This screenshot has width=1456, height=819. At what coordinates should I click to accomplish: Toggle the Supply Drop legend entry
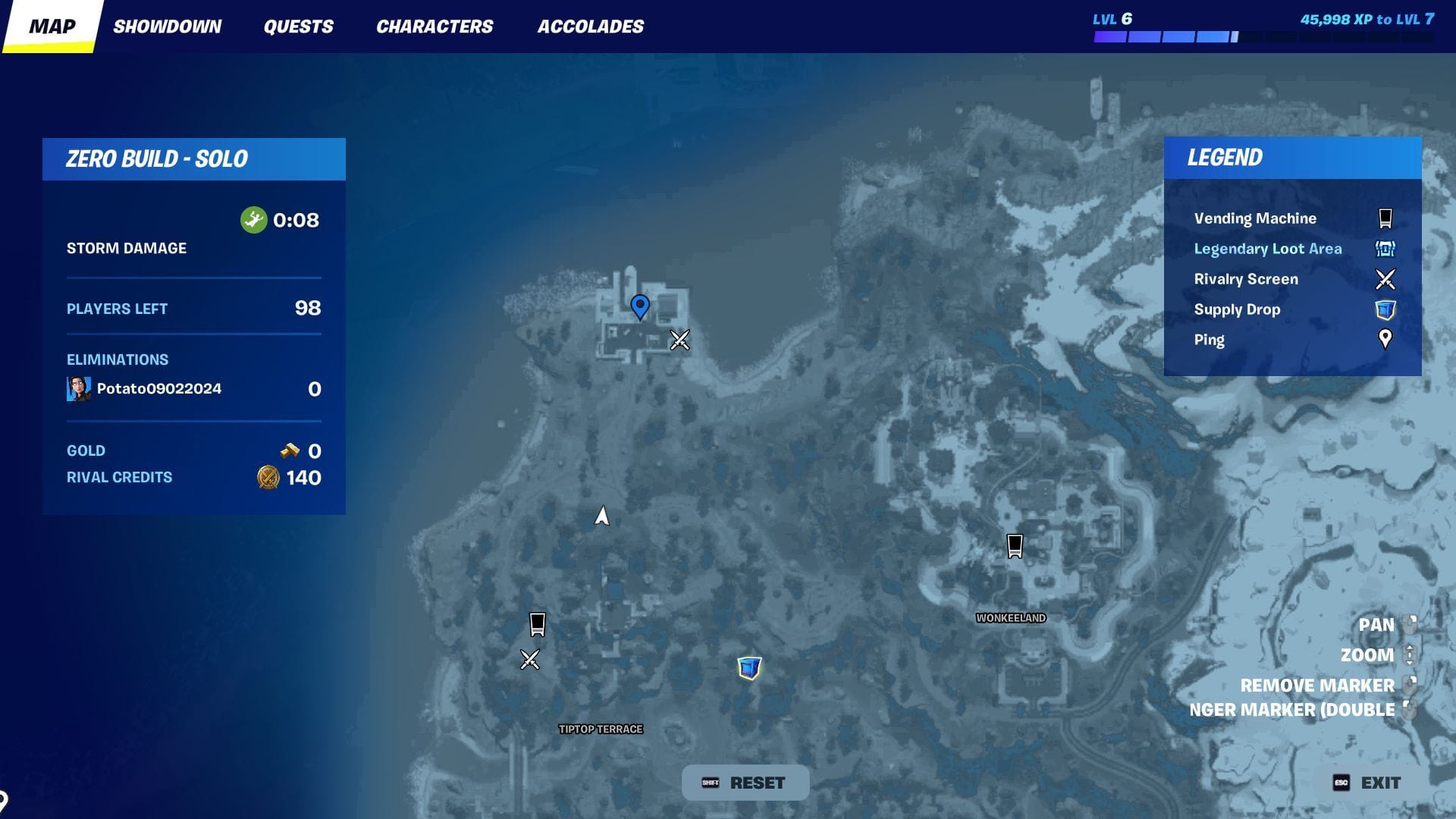tap(1237, 309)
